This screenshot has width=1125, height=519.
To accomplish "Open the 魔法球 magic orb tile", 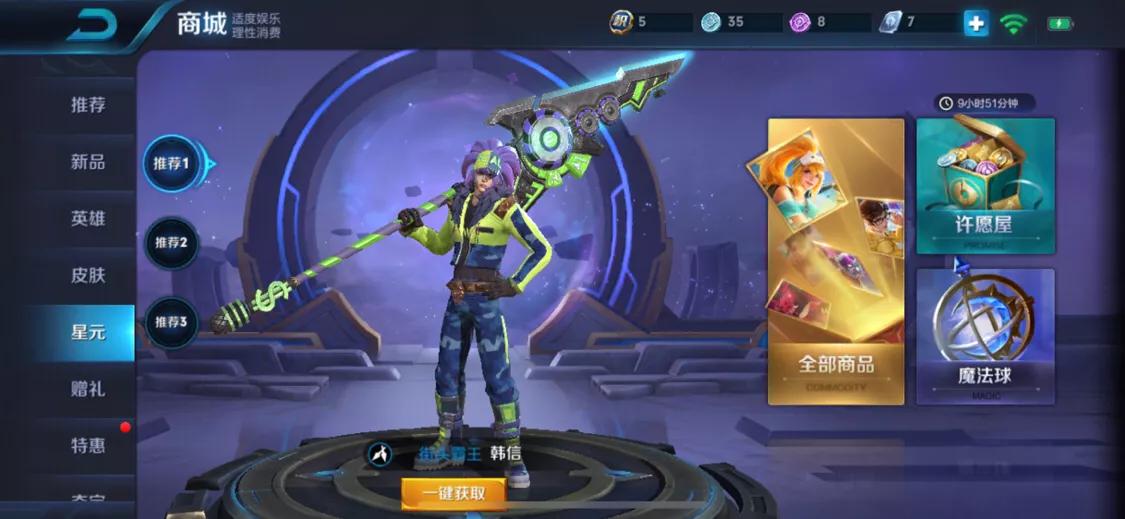I will click(x=985, y=336).
